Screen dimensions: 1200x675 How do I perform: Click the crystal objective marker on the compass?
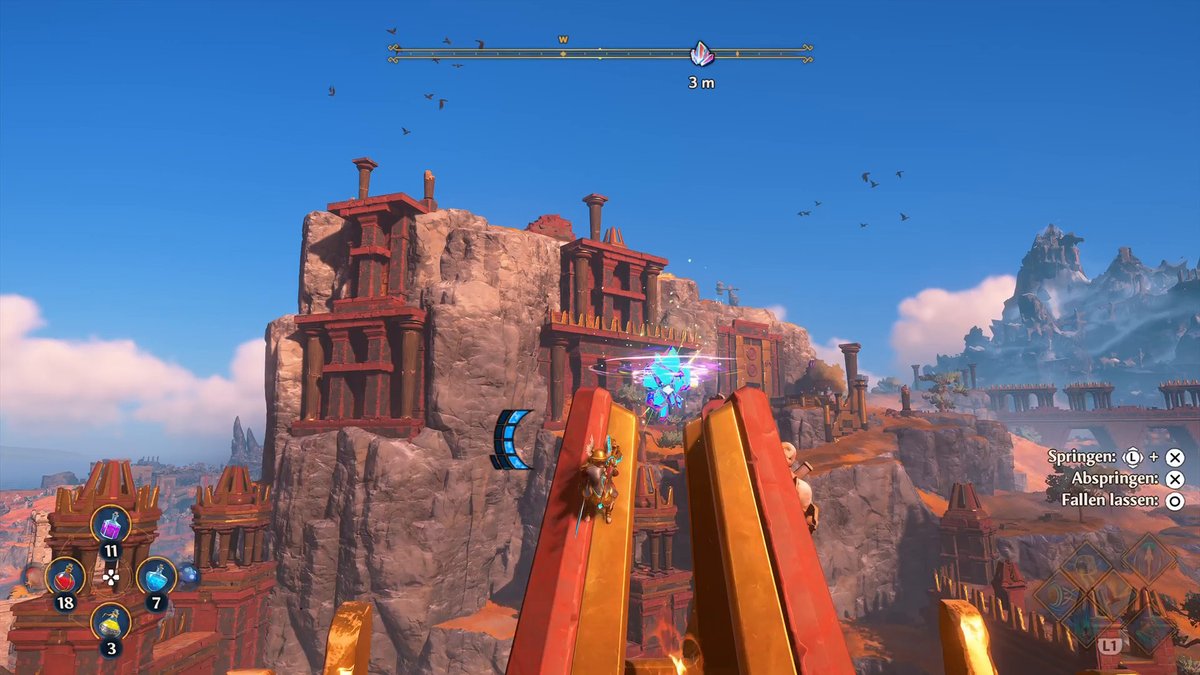(x=702, y=53)
